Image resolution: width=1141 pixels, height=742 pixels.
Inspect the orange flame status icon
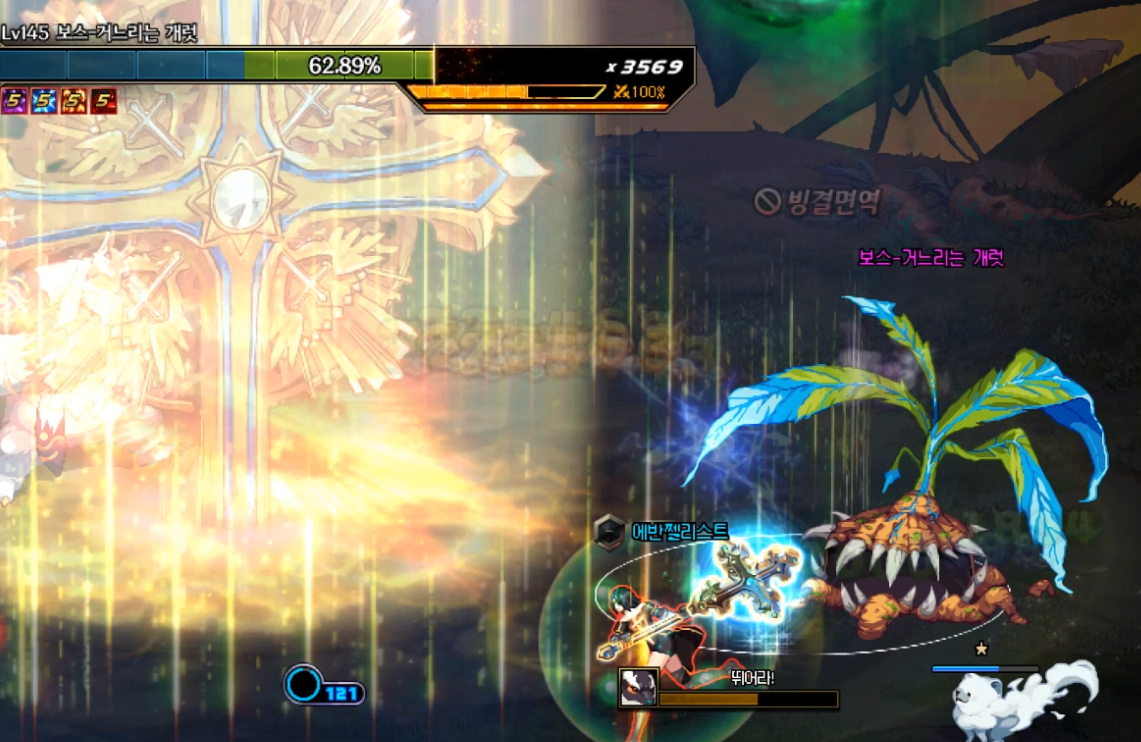pos(74,100)
